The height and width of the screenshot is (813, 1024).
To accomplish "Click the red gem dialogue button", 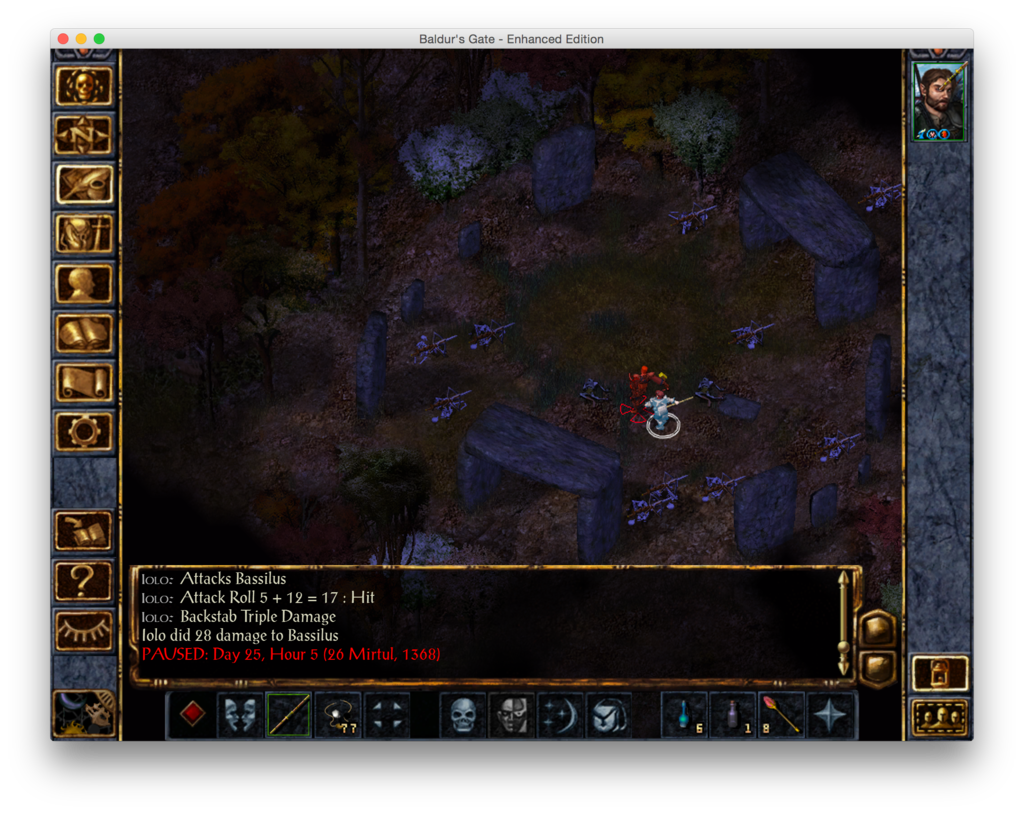I will click(192, 714).
